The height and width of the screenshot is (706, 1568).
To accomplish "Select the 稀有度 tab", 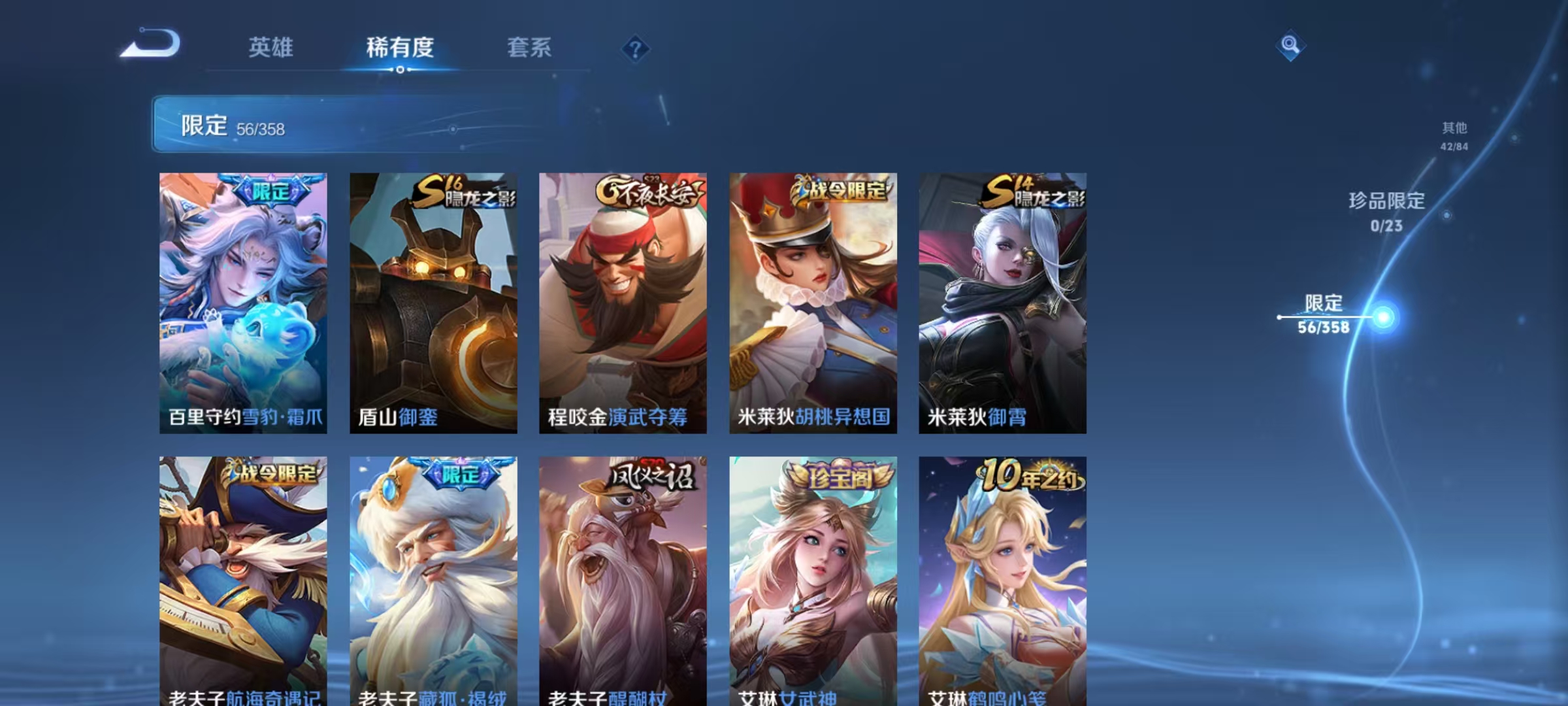I will [x=400, y=48].
